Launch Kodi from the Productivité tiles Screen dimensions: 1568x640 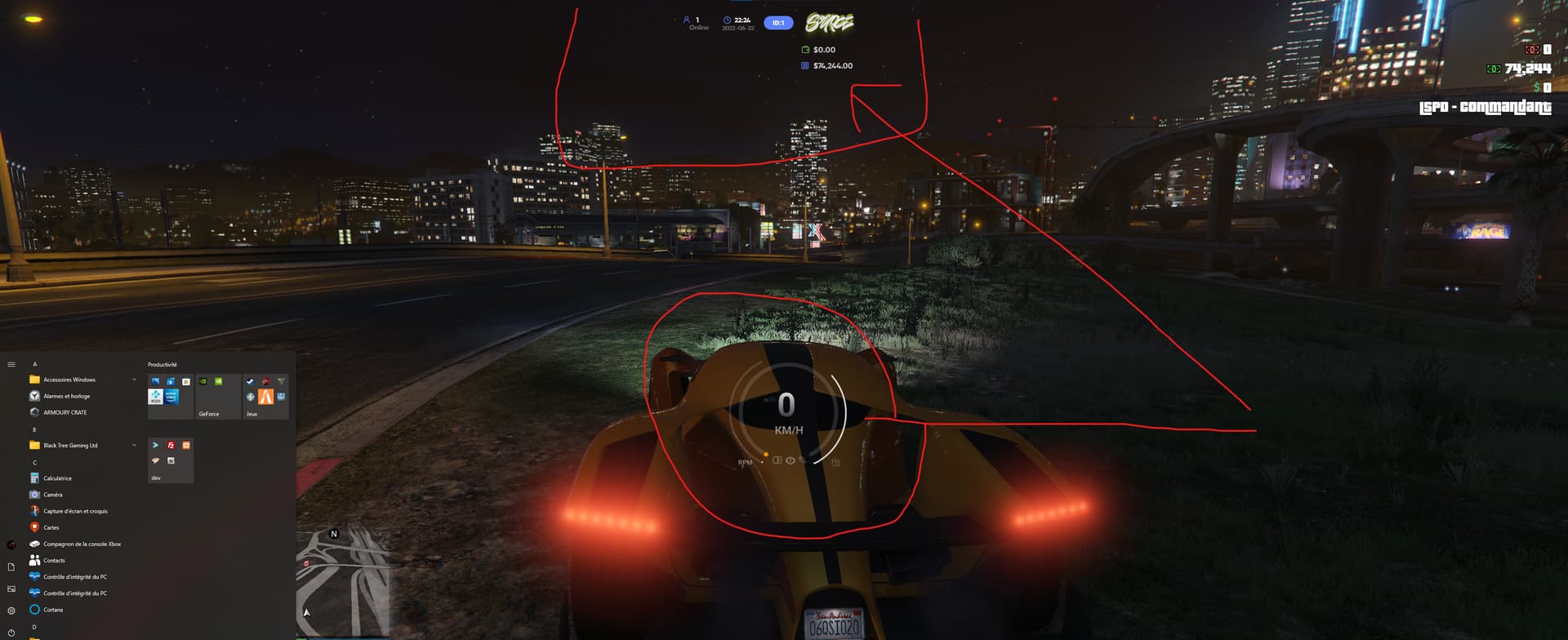(156, 398)
